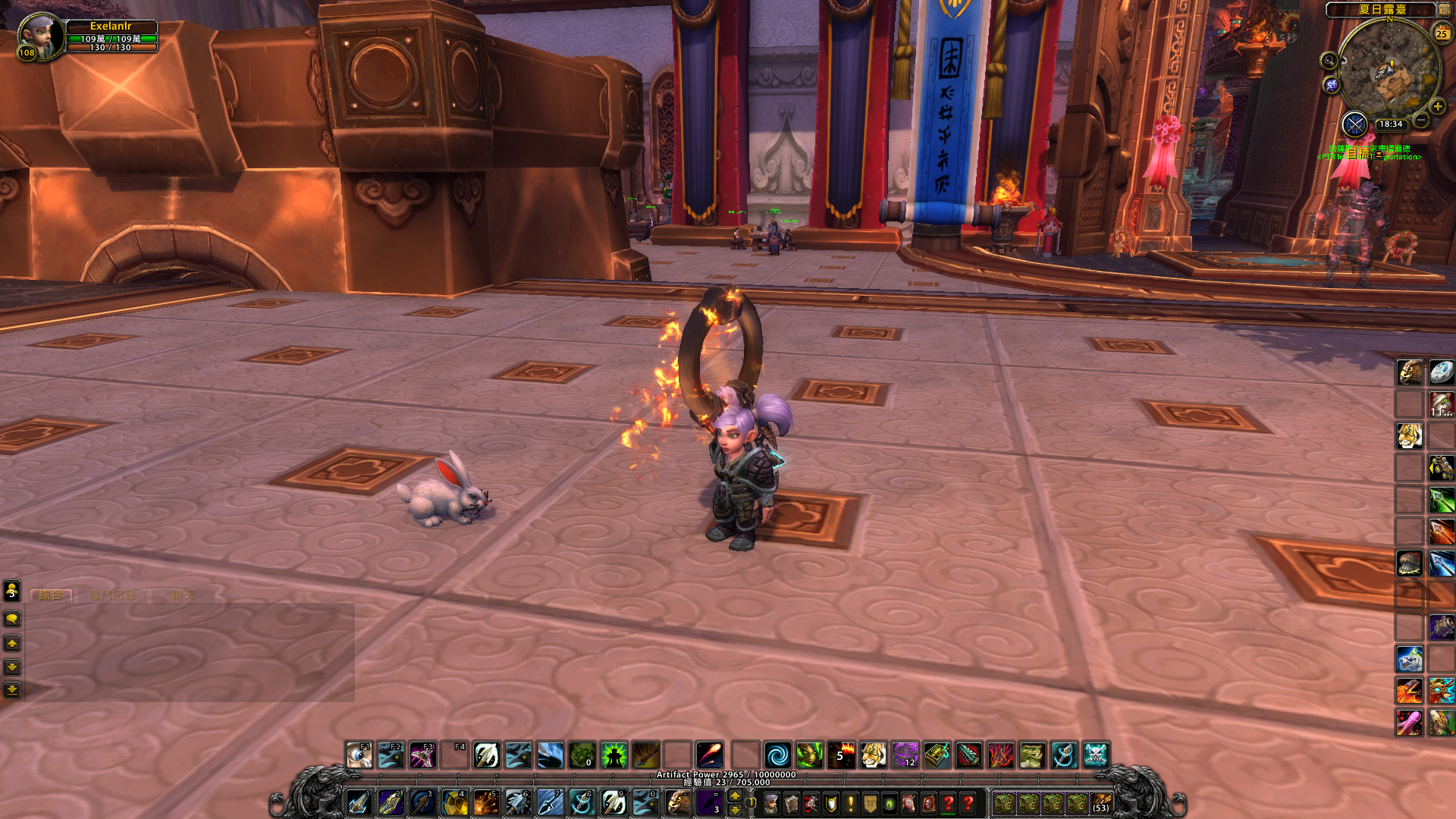Open the chat menu speech bubble button
Screen dimensions: 1456x819
[x=12, y=620]
